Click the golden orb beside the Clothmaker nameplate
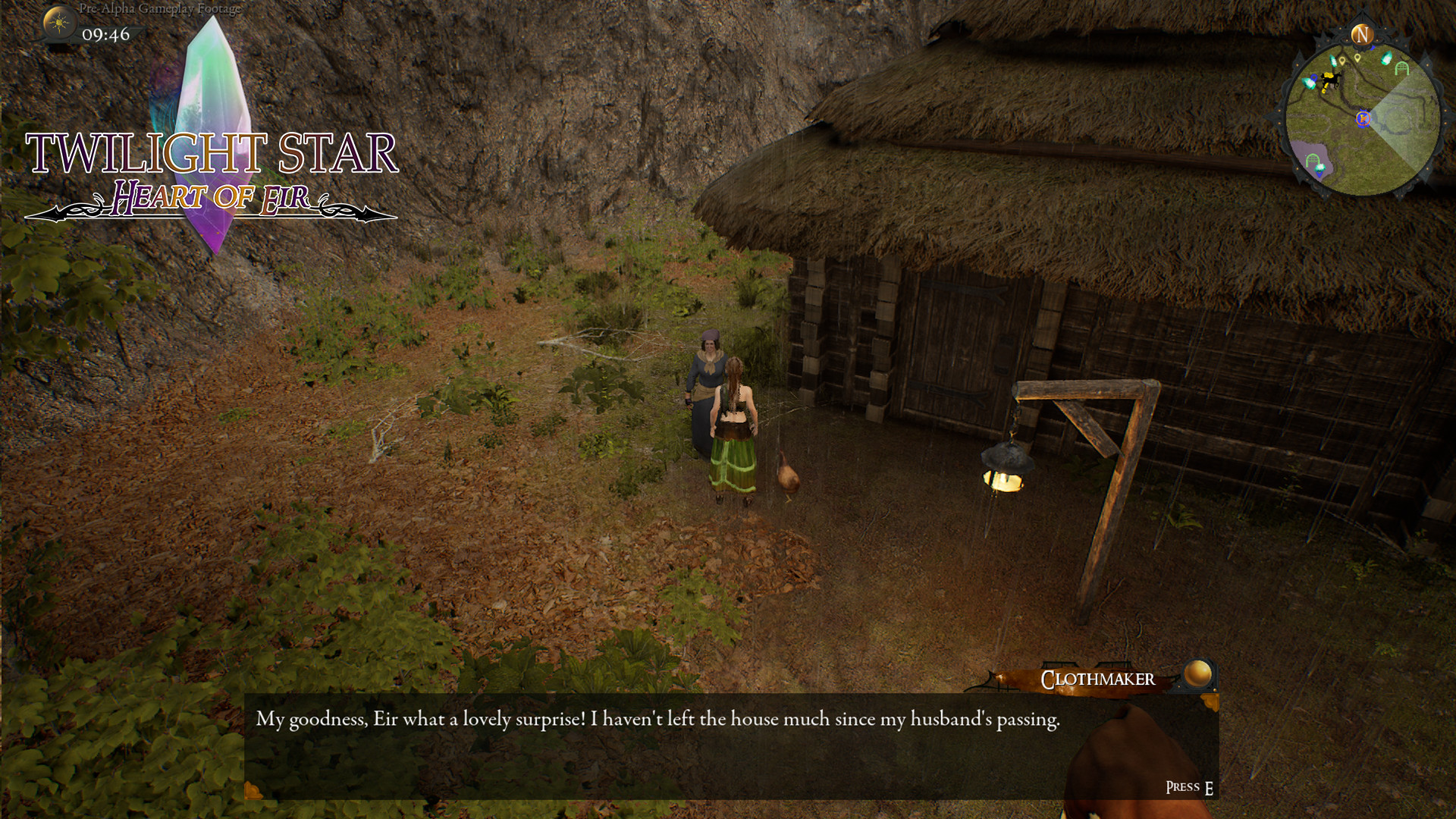Screen dimensions: 1456x819 pos(1200,676)
